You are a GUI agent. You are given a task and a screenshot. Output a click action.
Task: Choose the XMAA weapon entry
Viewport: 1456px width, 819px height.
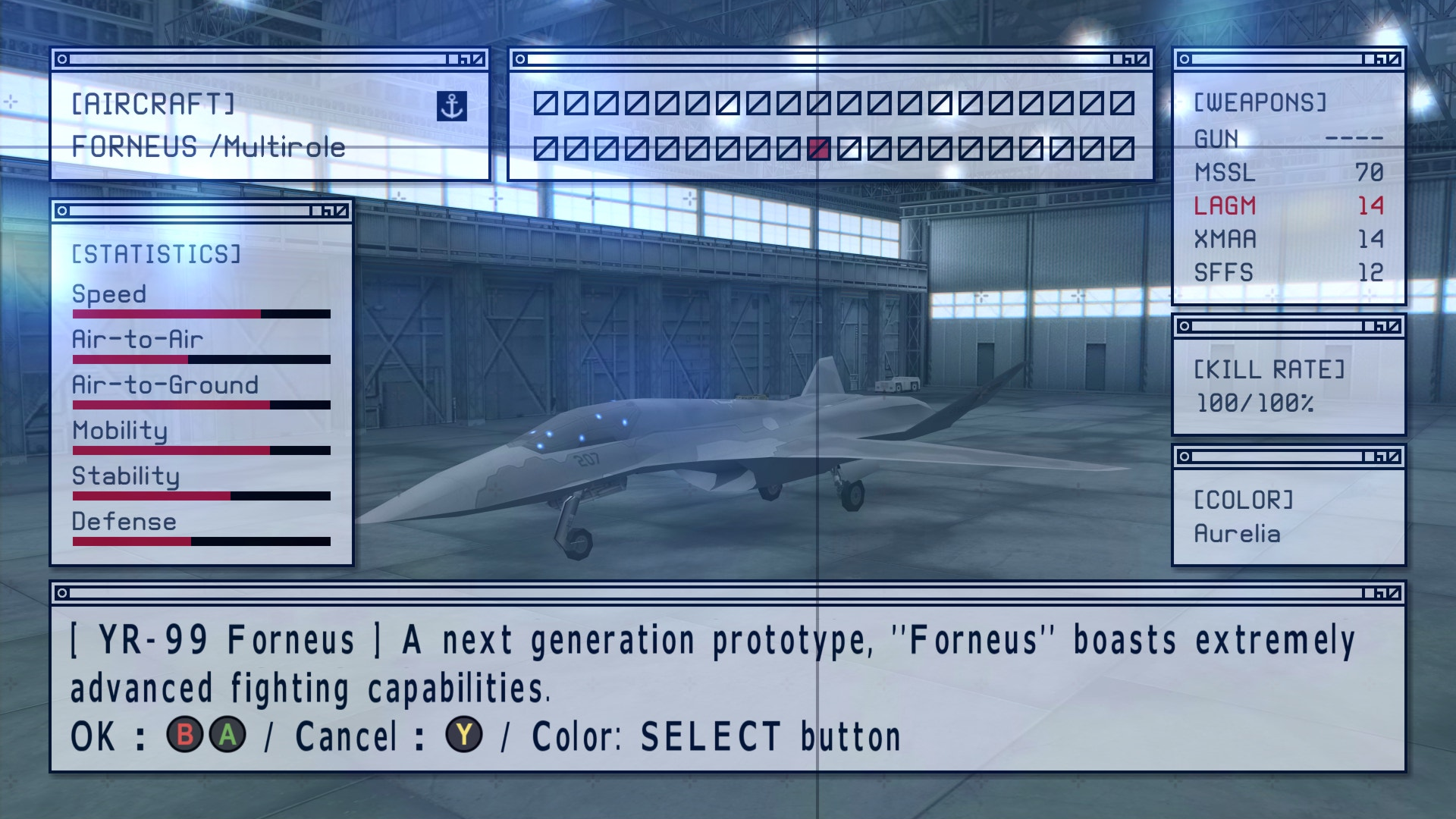click(x=1225, y=240)
